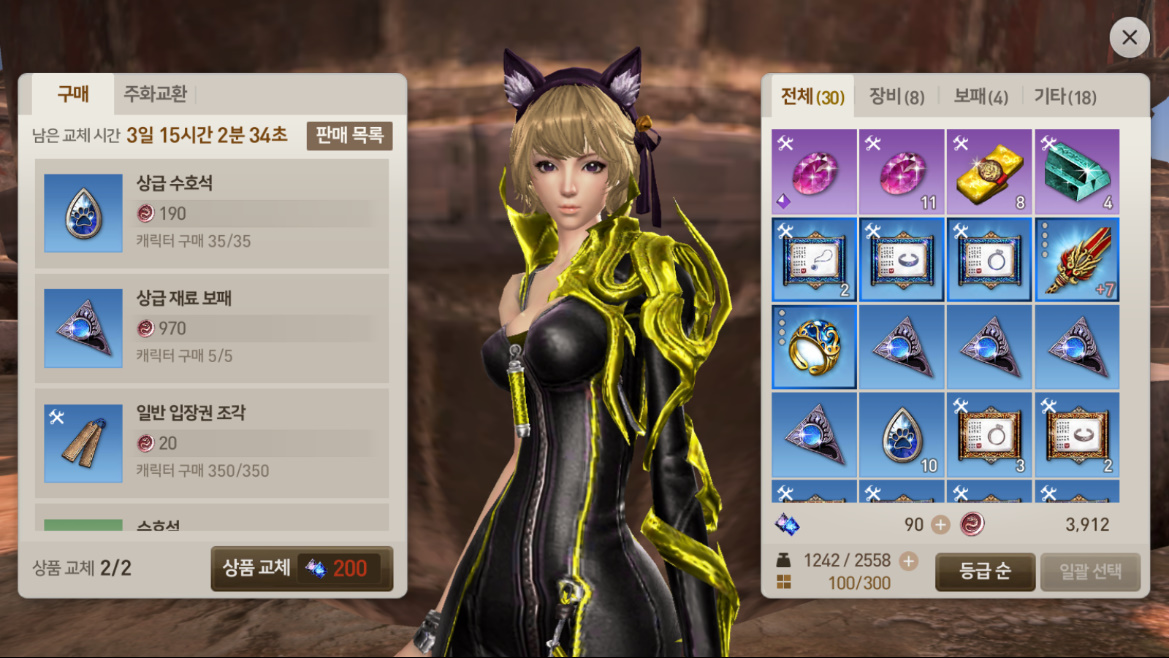1169x658 pixels.
Task: Show the 장비 inventory tab
Action: click(896, 97)
